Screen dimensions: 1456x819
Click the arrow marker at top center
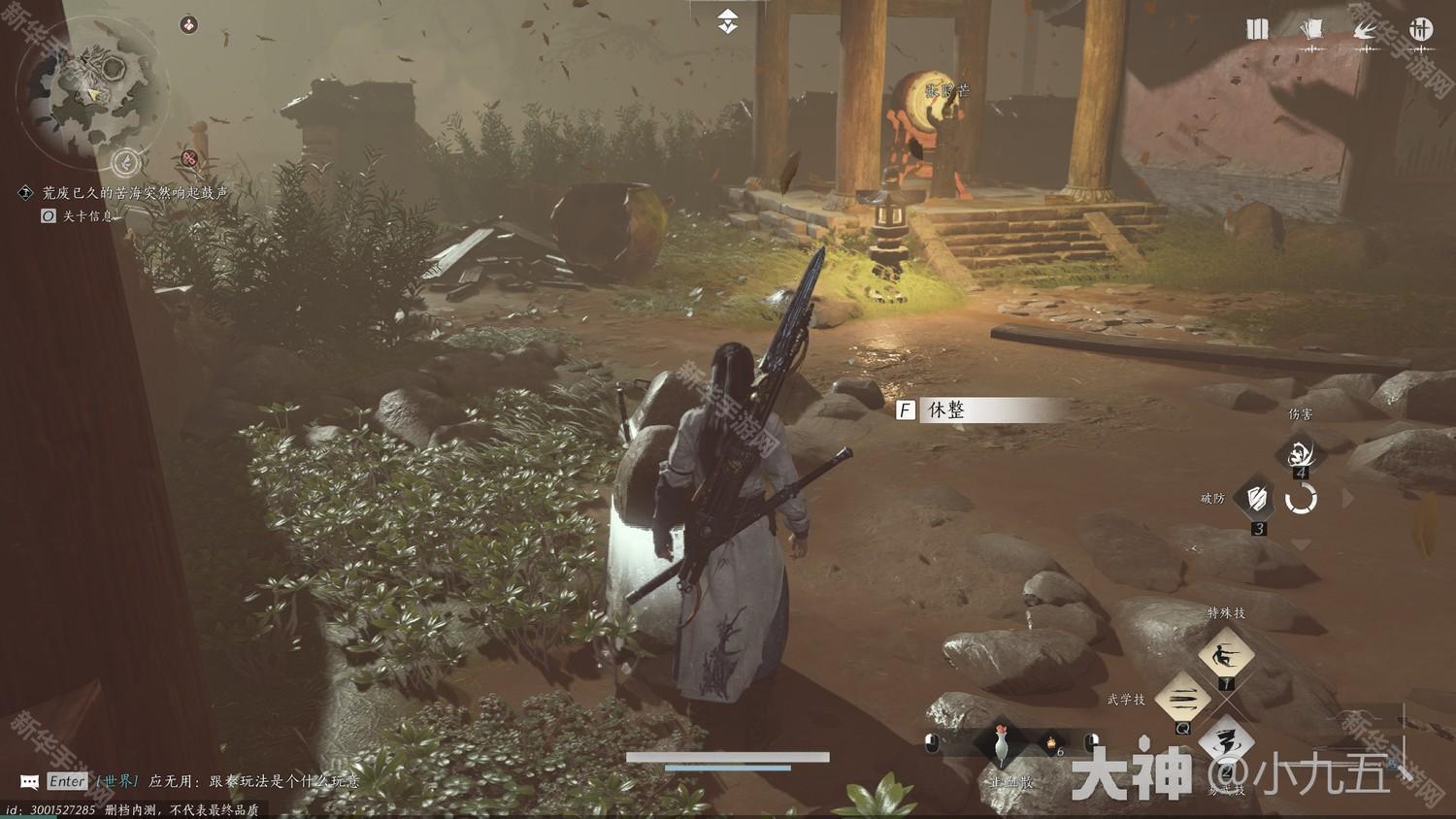728,20
